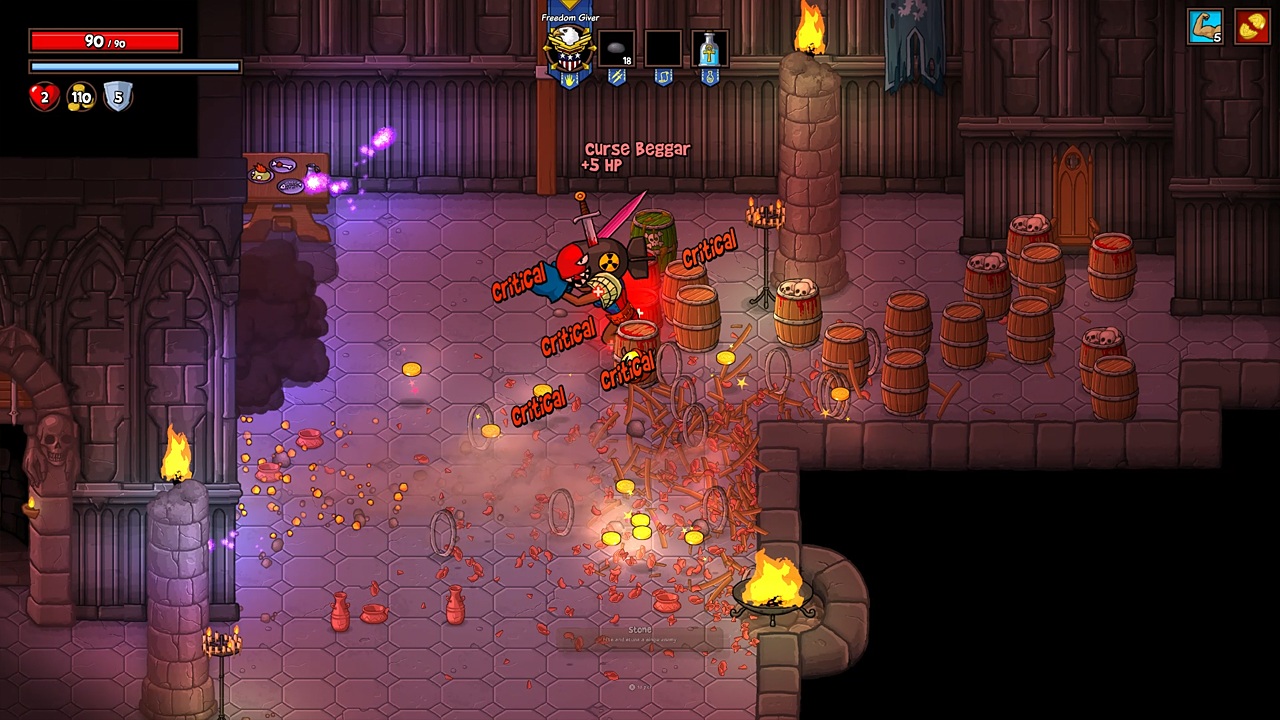
Task: Select the lightning badge under the stone slot
Action: (617, 77)
